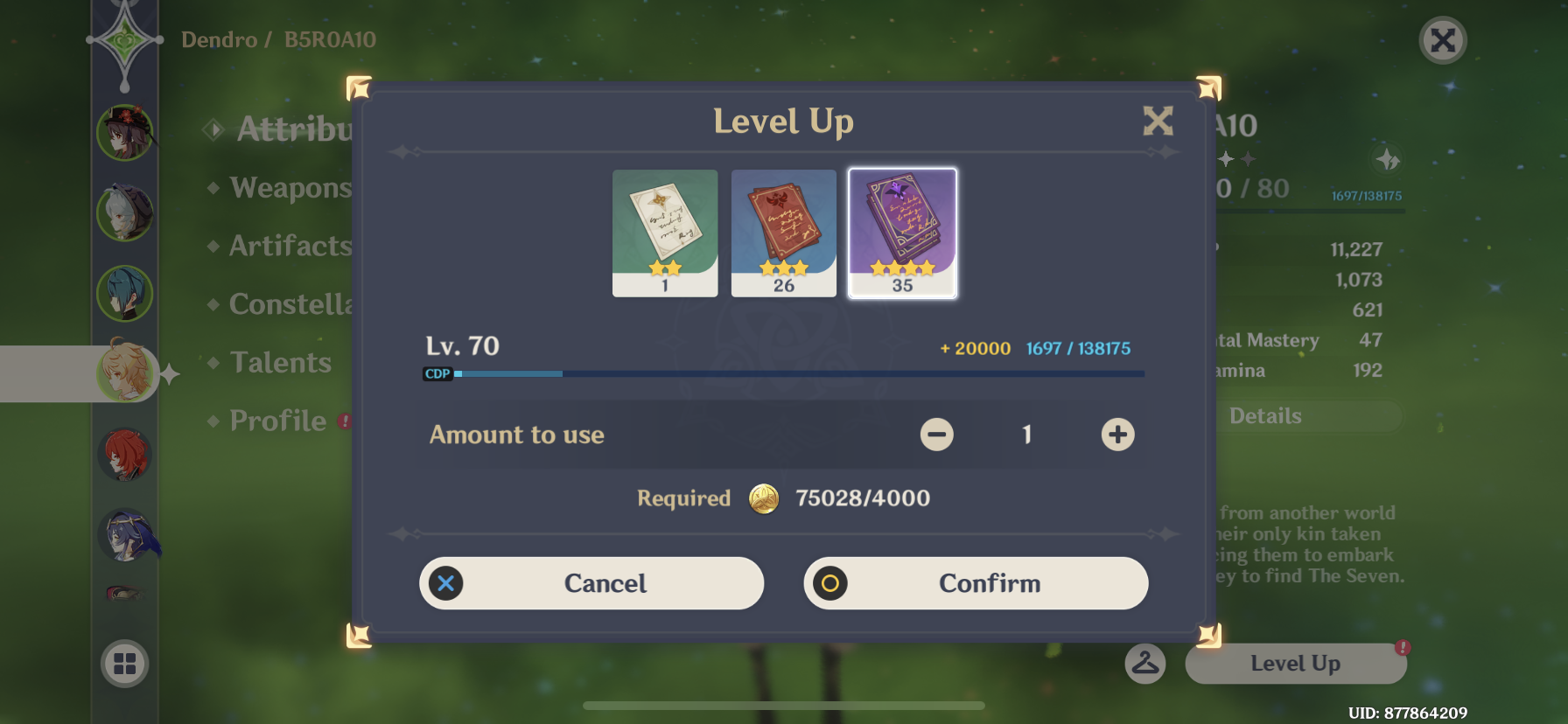Viewport: 1568px width, 724px height.
Task: Select the Wanderer's Advice EXP material card
Action: [664, 233]
